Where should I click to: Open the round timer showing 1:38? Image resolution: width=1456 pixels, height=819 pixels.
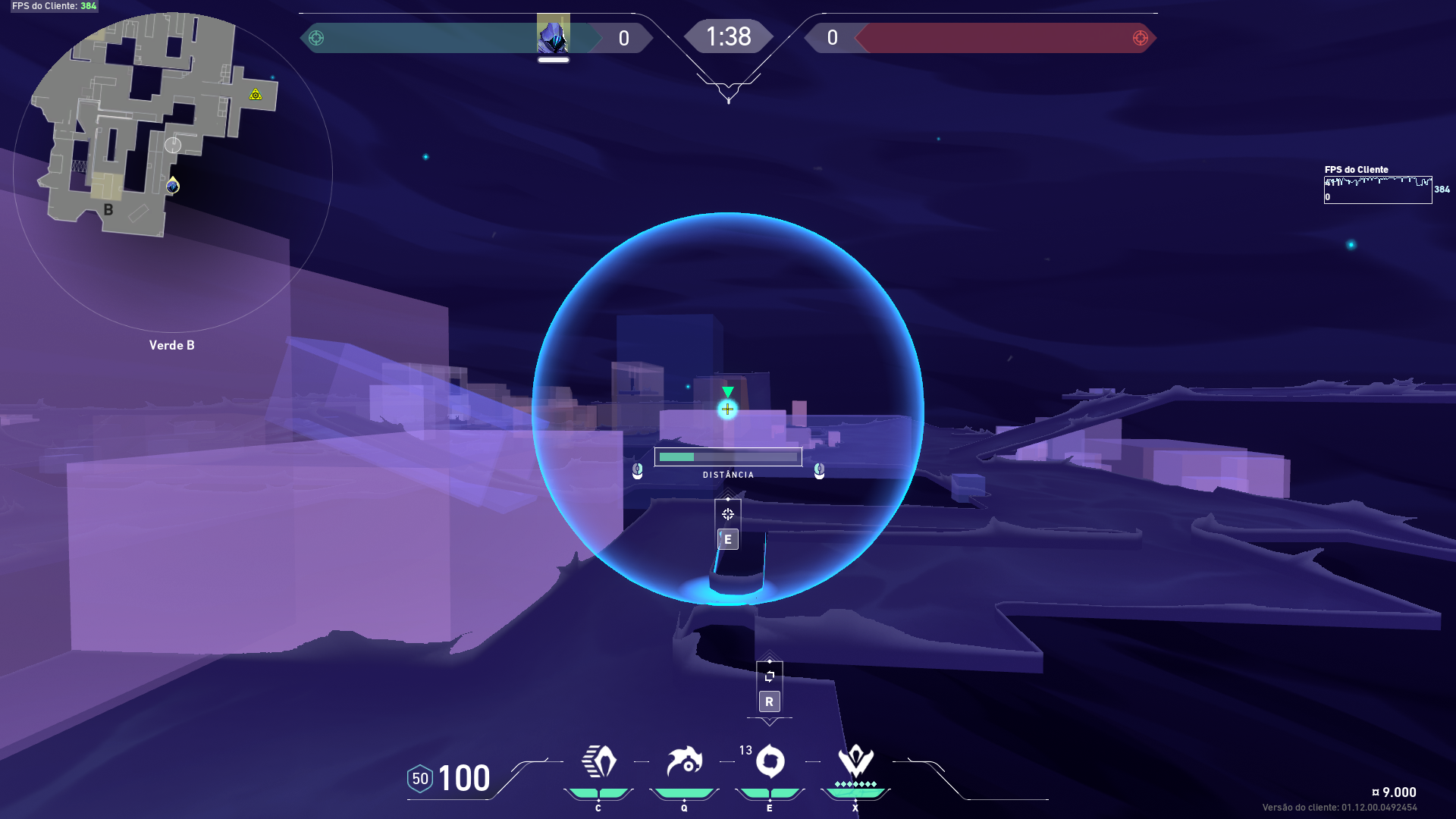tap(729, 36)
